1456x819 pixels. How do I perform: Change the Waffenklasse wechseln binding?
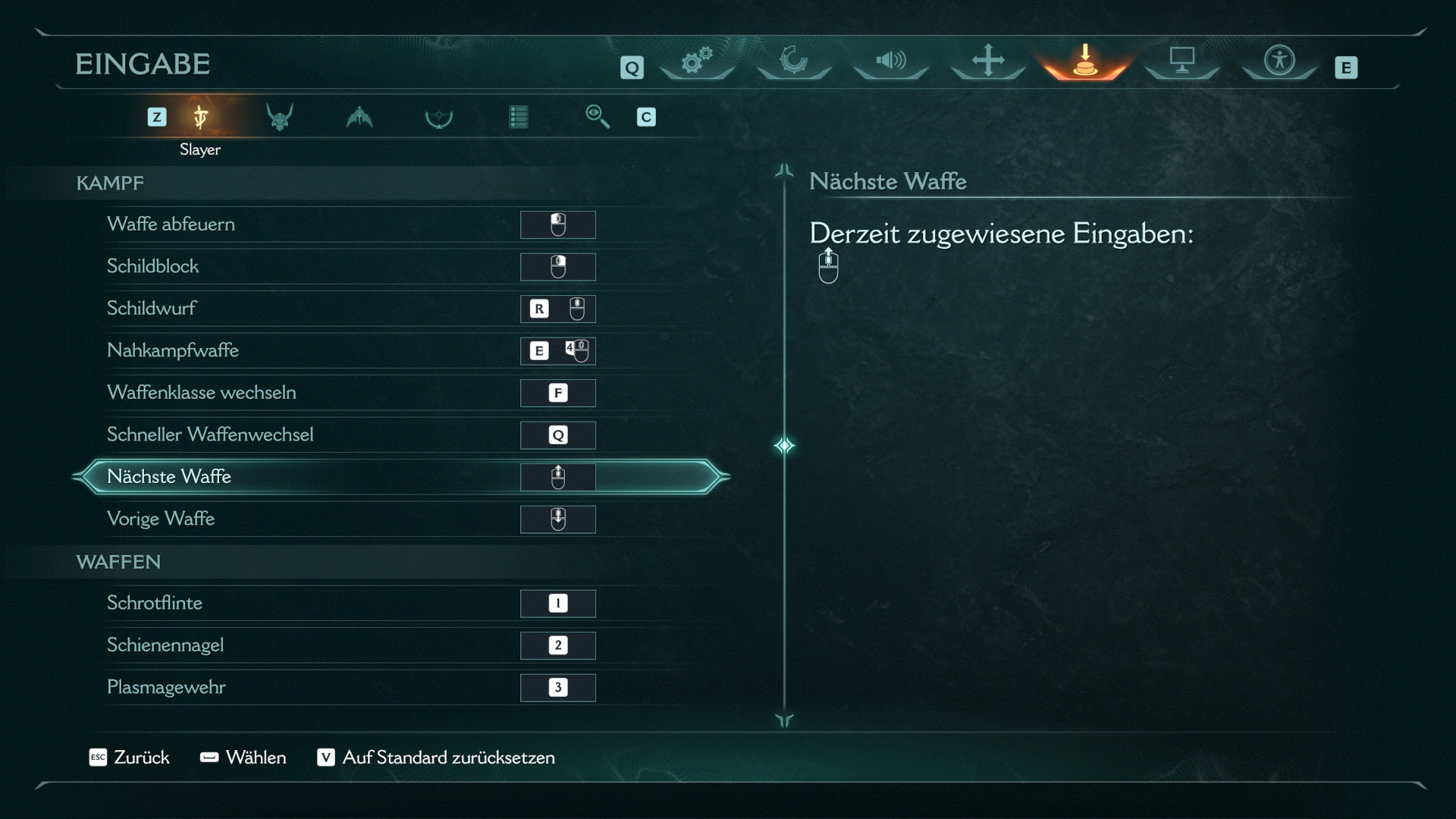[x=557, y=393]
